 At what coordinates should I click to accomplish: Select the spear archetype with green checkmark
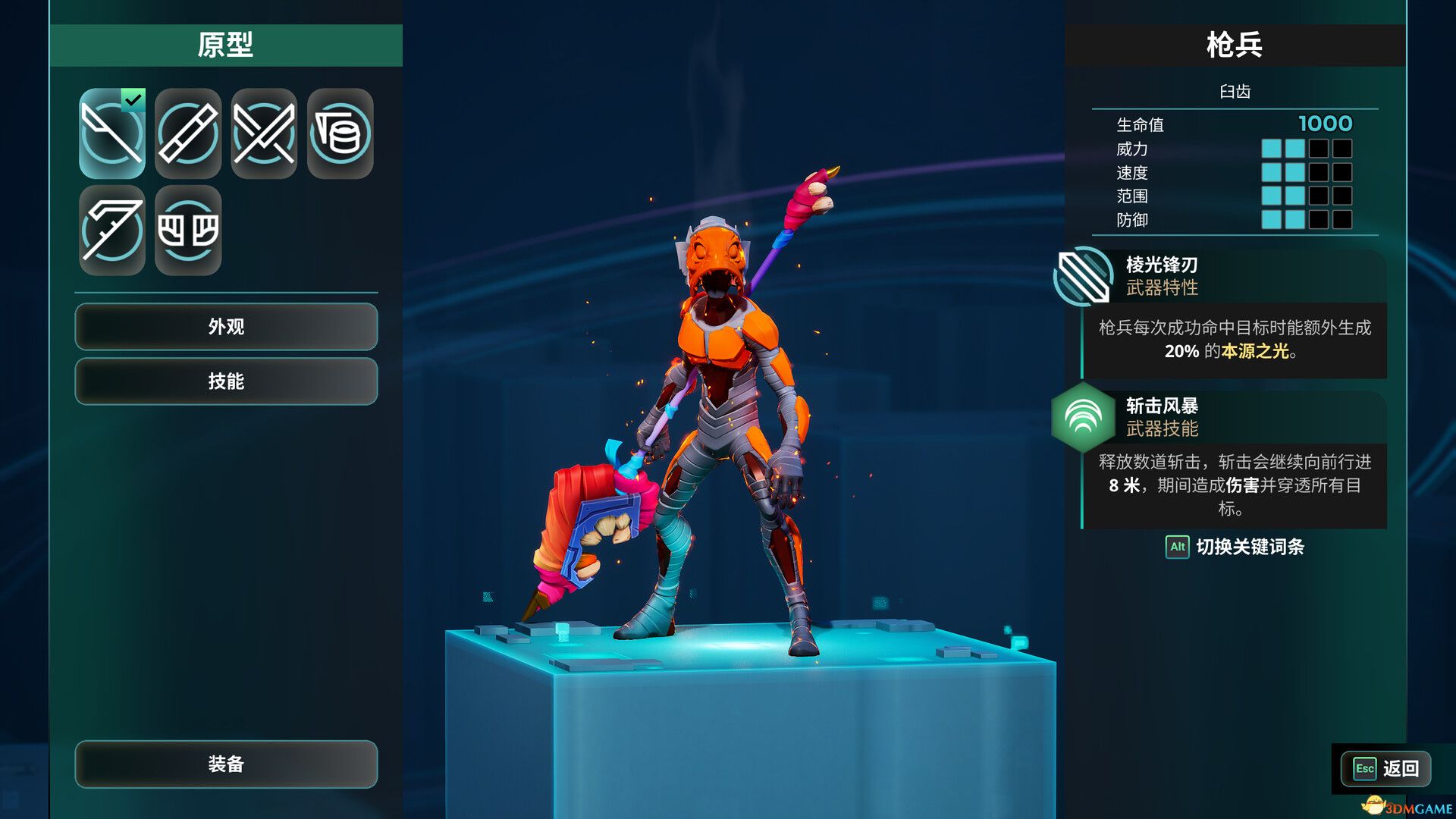click(x=112, y=133)
